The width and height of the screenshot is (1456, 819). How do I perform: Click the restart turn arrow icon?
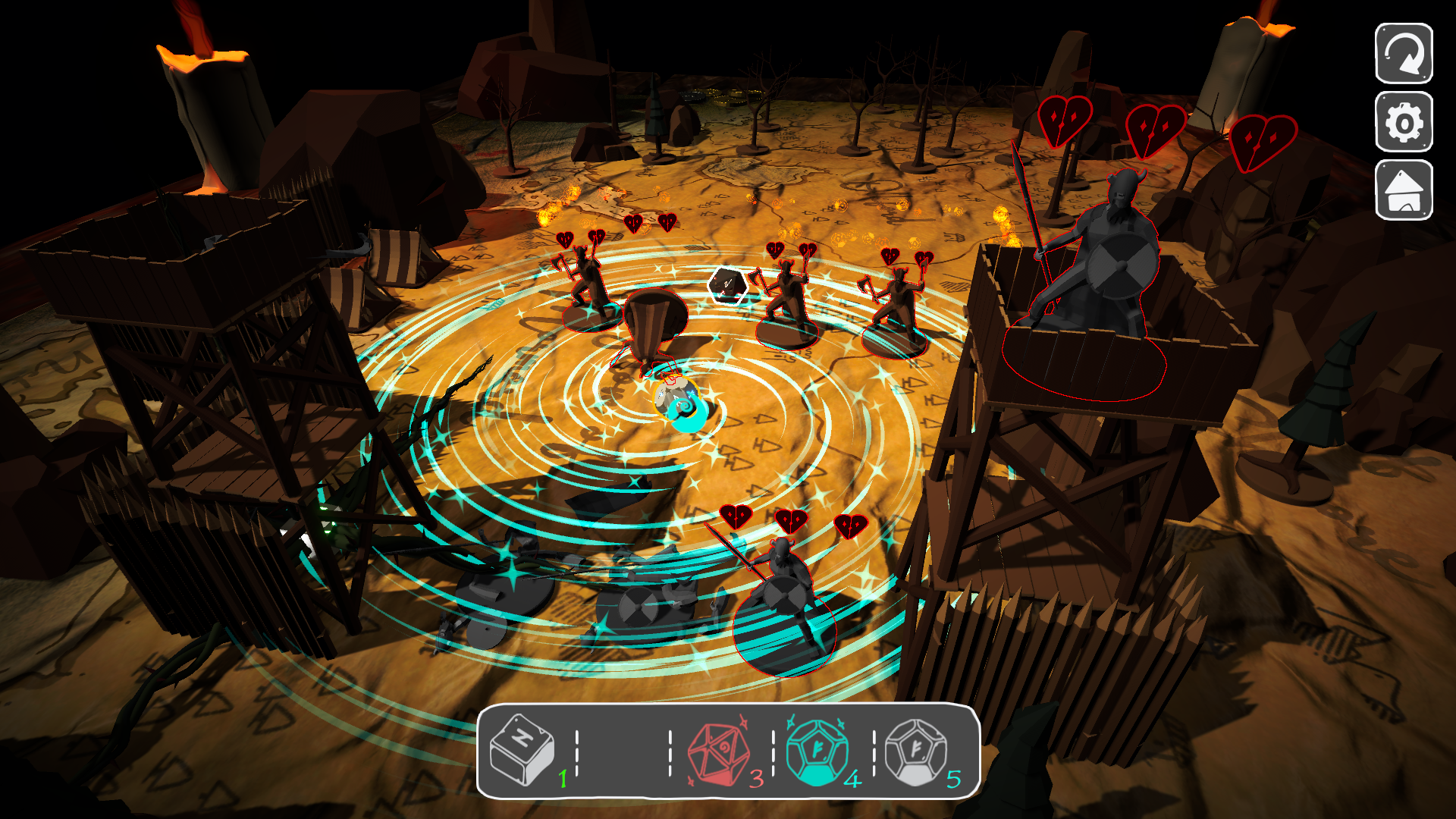click(x=1404, y=55)
